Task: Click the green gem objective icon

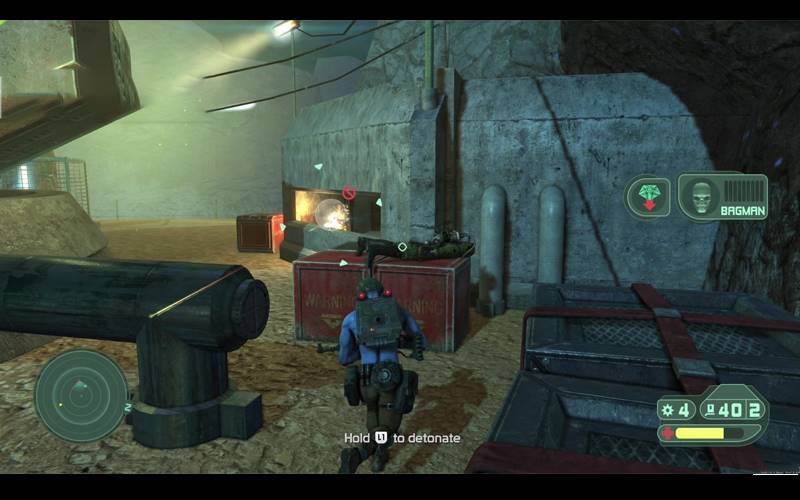Action: 648,196
